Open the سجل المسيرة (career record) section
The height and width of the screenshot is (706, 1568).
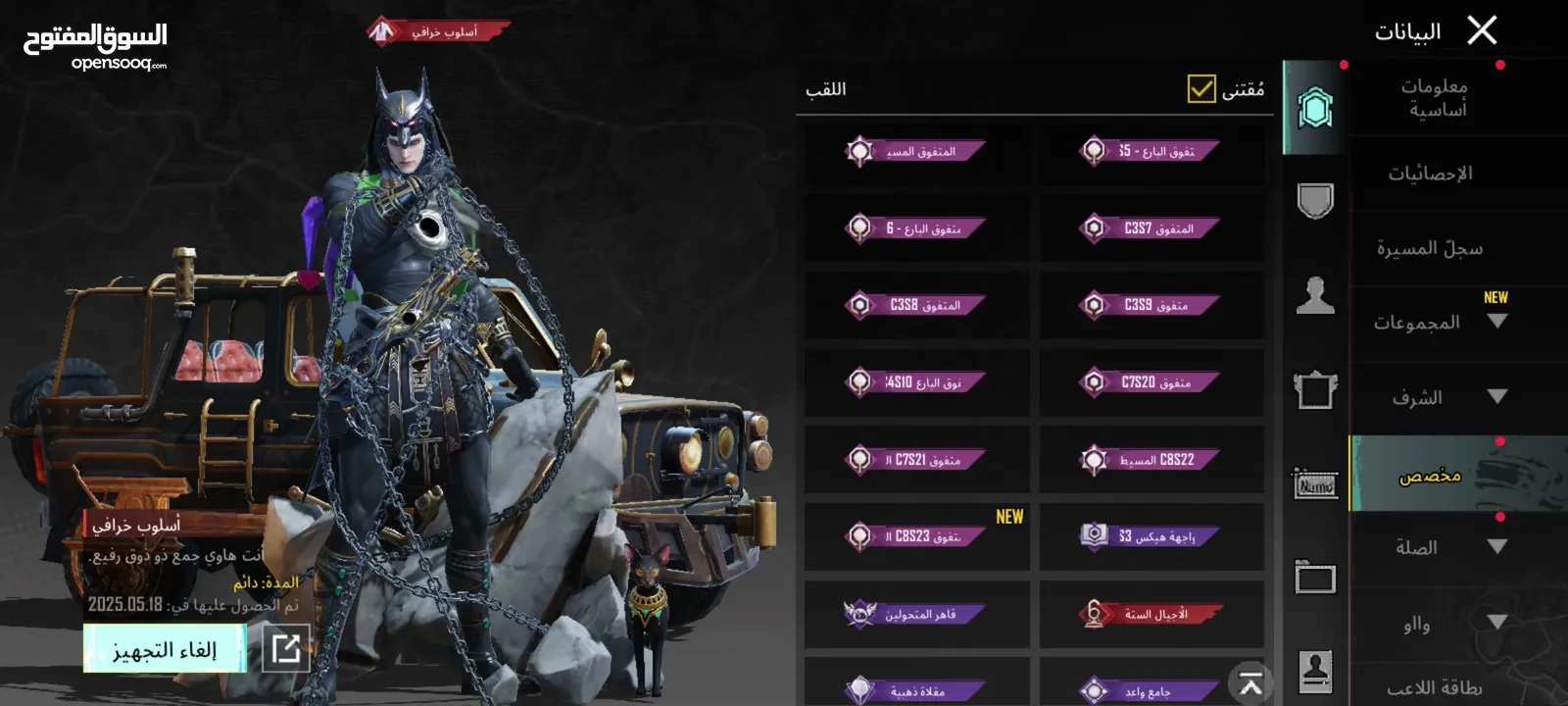(x=1430, y=248)
